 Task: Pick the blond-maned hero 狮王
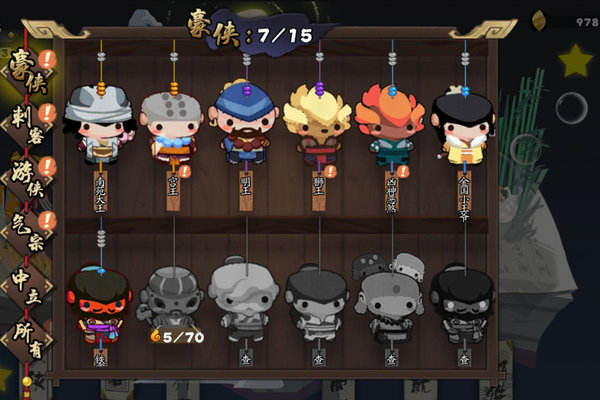[x=318, y=124]
